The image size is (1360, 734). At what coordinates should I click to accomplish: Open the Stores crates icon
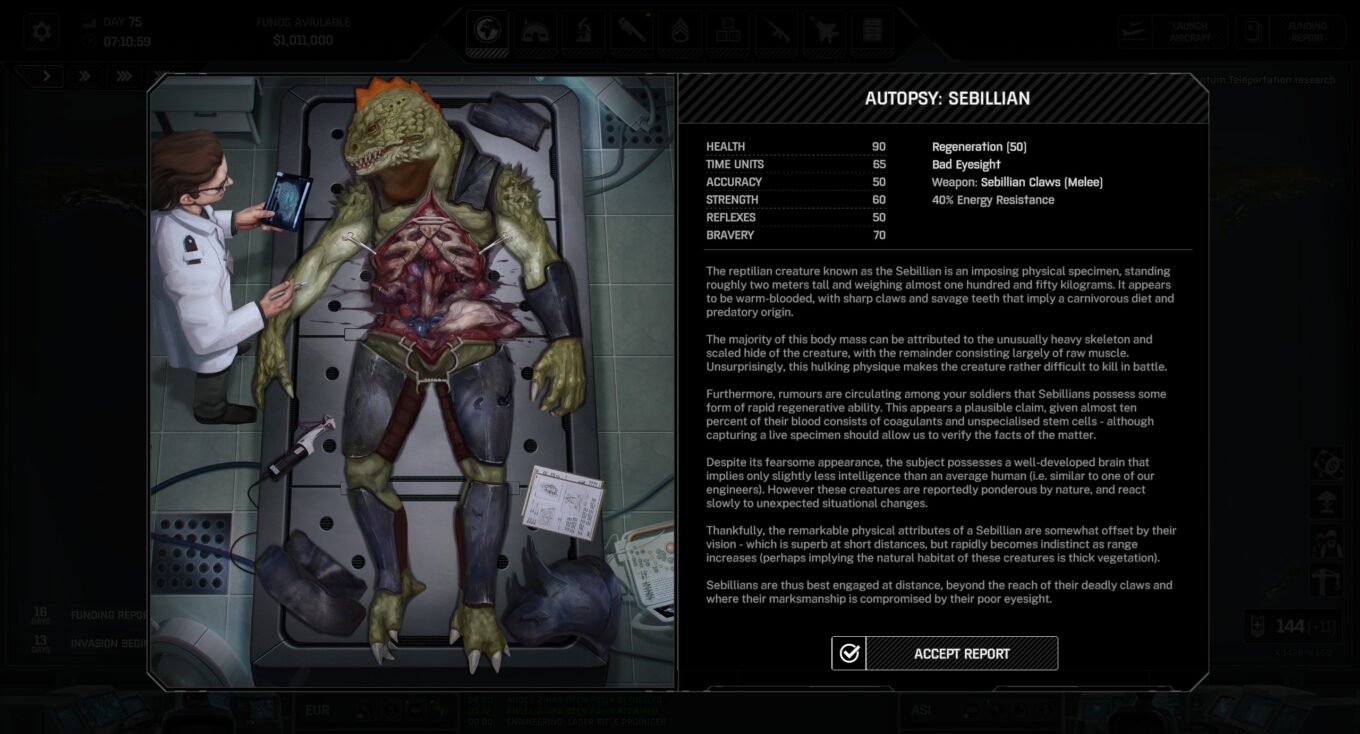(x=727, y=30)
